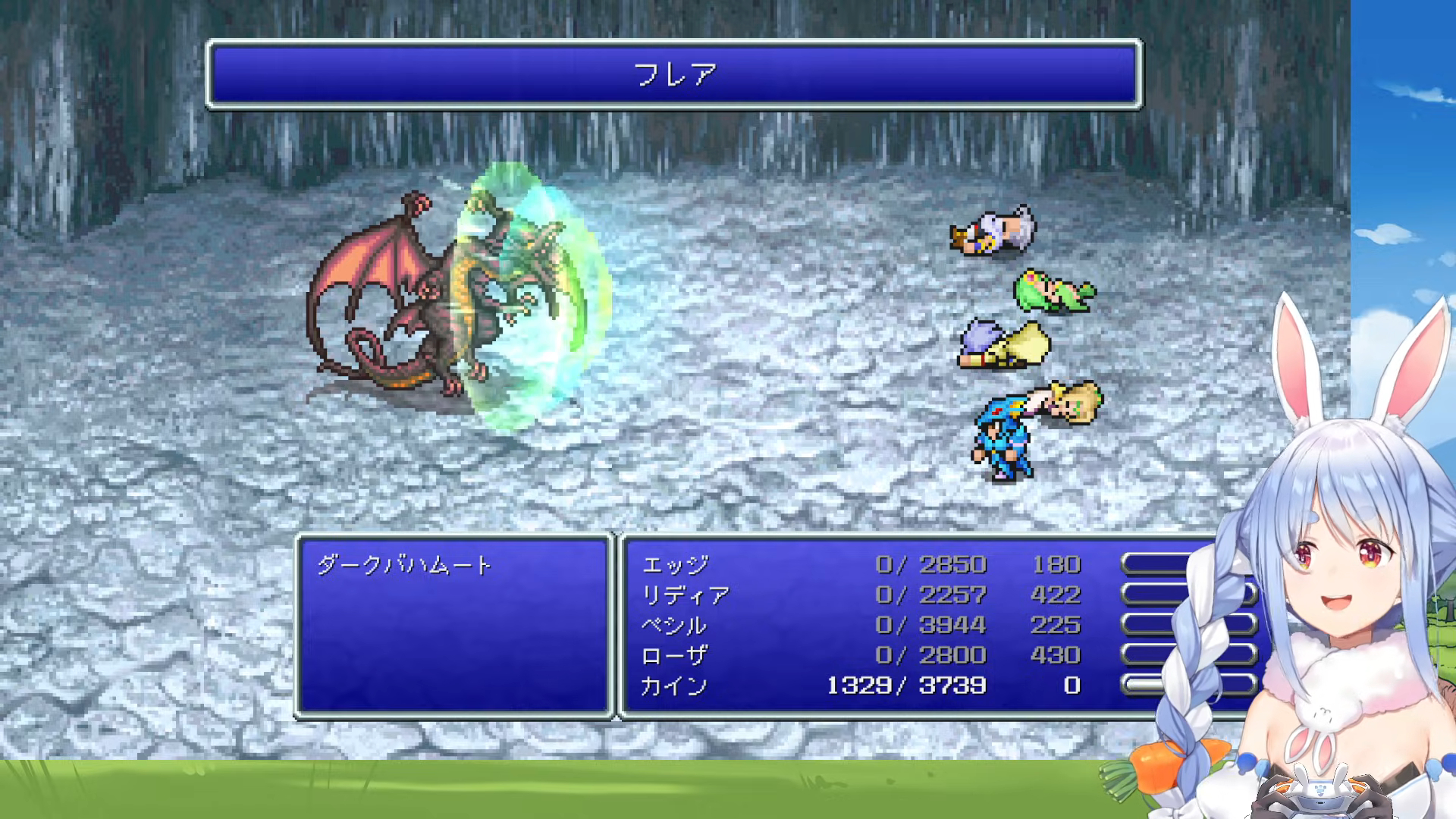Select Dark Bahamut in the enemy list
Viewport: 1456px width, 819px height.
[x=404, y=565]
